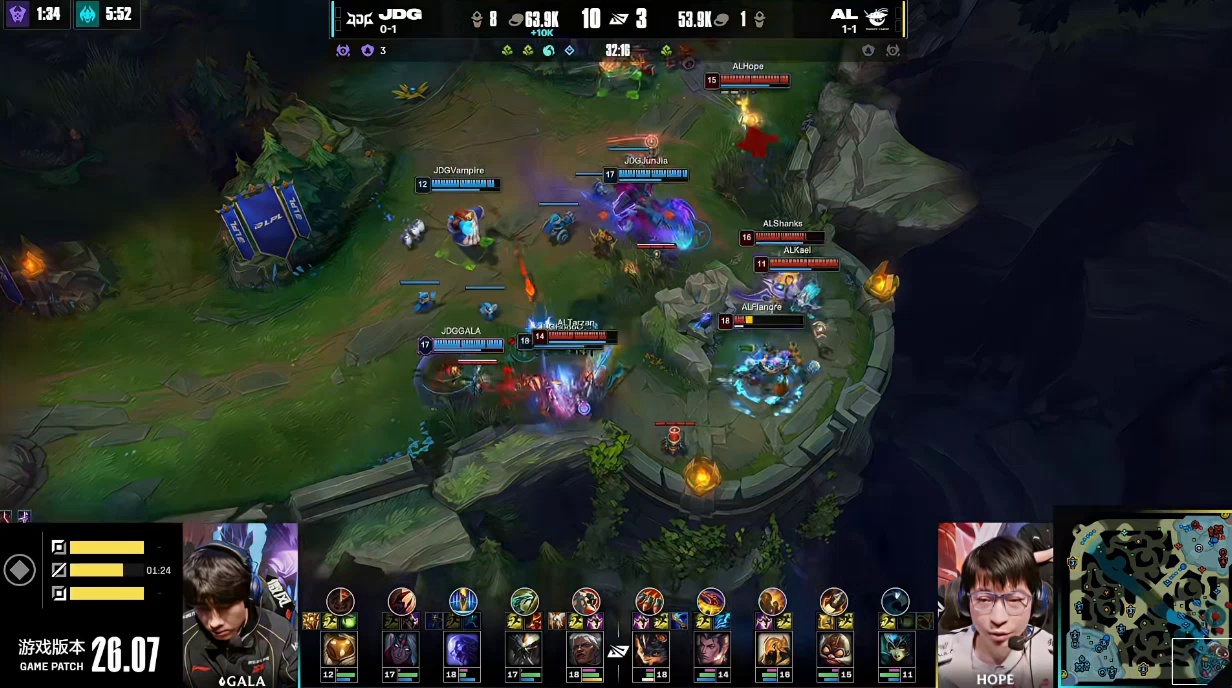Image resolution: width=1232 pixels, height=688 pixels.
Task: Choose the purple-faced level 18 champion portrait
Action: pos(463,650)
